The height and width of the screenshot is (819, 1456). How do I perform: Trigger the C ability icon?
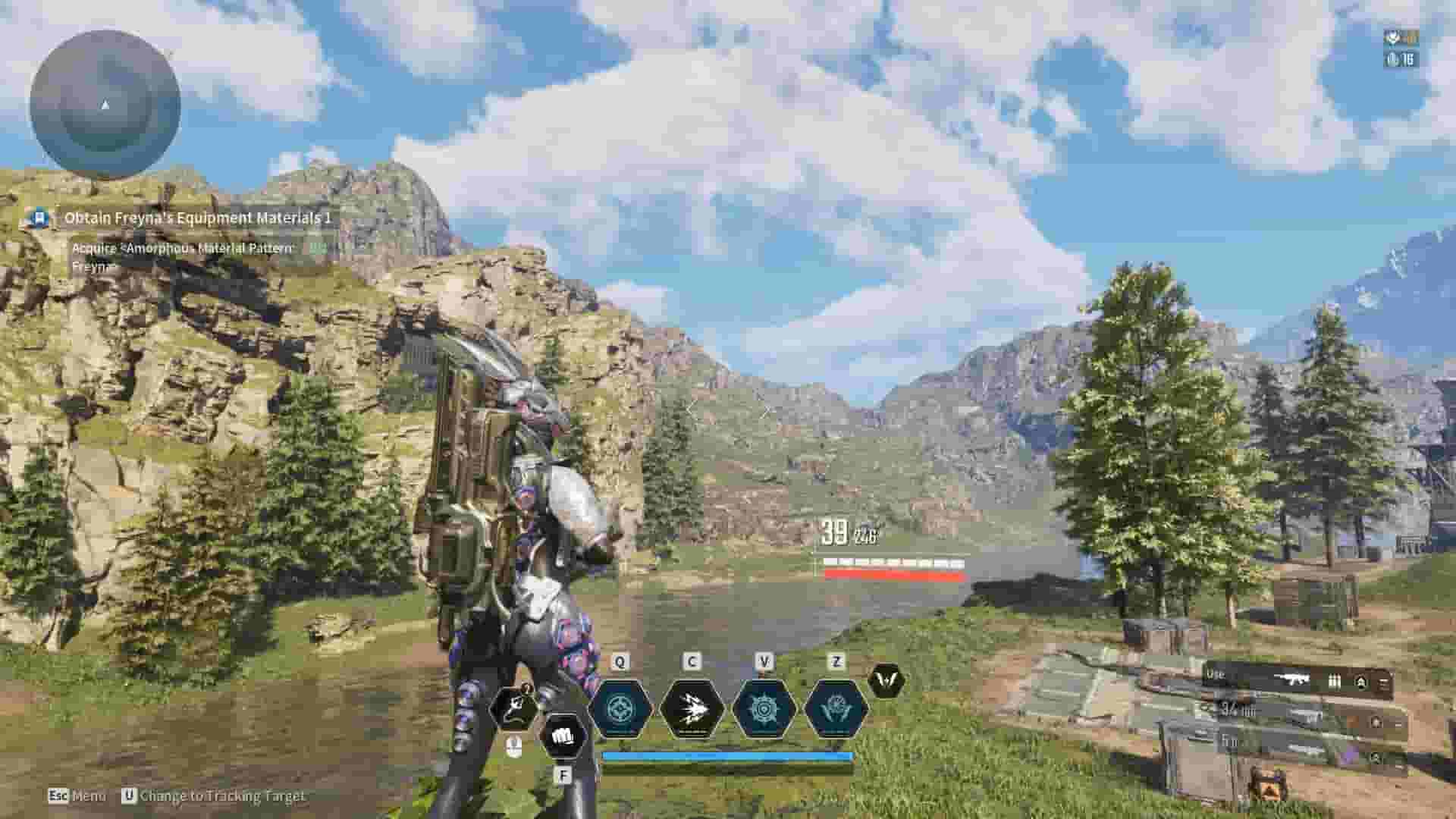690,709
